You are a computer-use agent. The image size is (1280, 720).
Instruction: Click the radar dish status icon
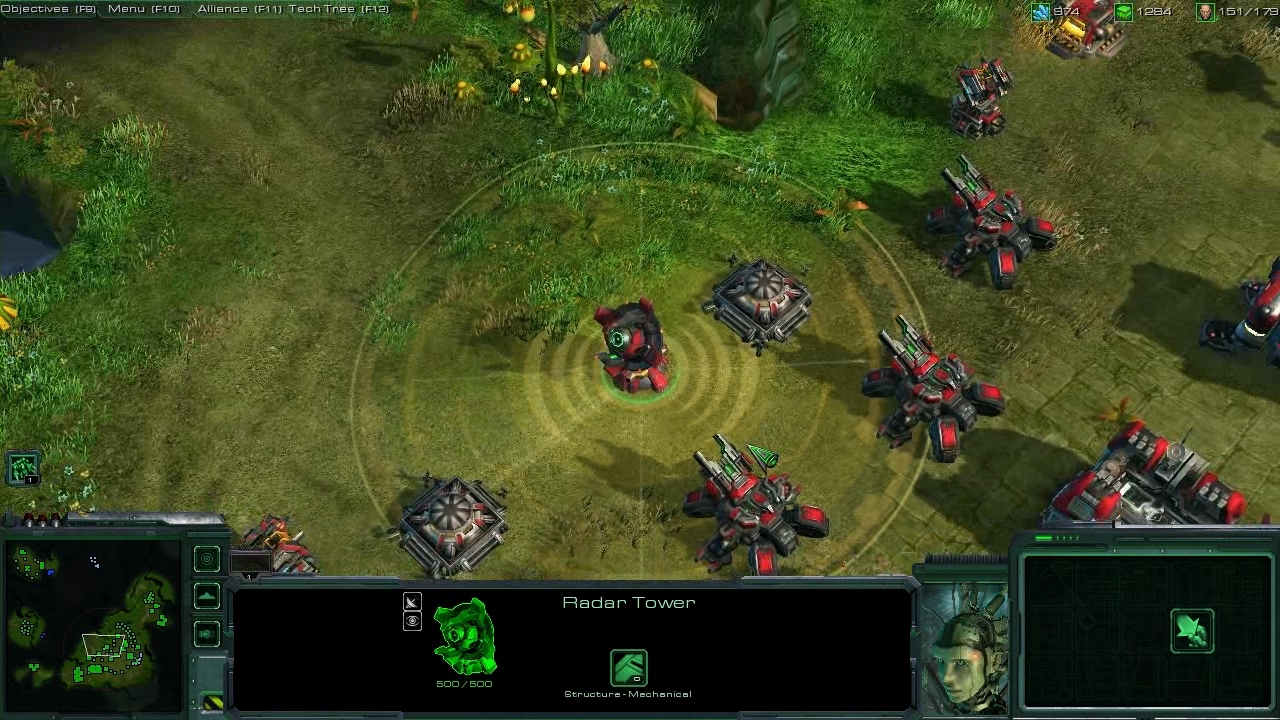coord(412,602)
